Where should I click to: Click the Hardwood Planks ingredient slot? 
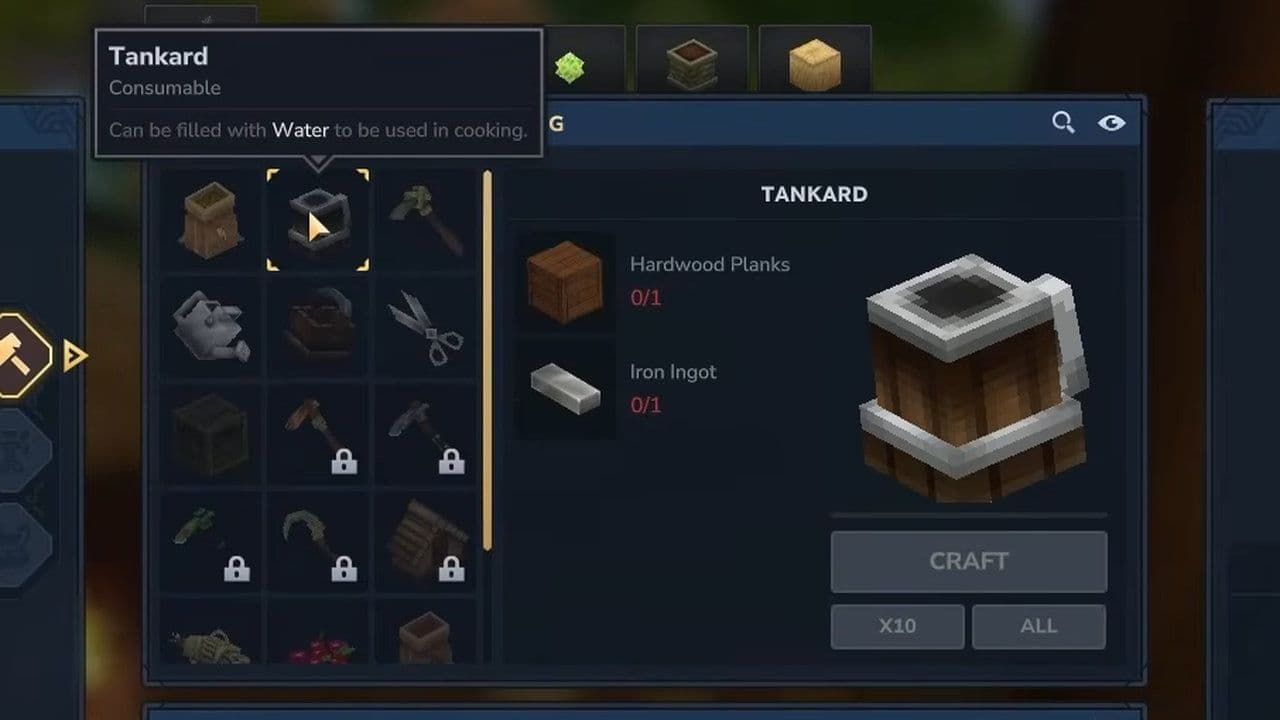[x=565, y=281]
